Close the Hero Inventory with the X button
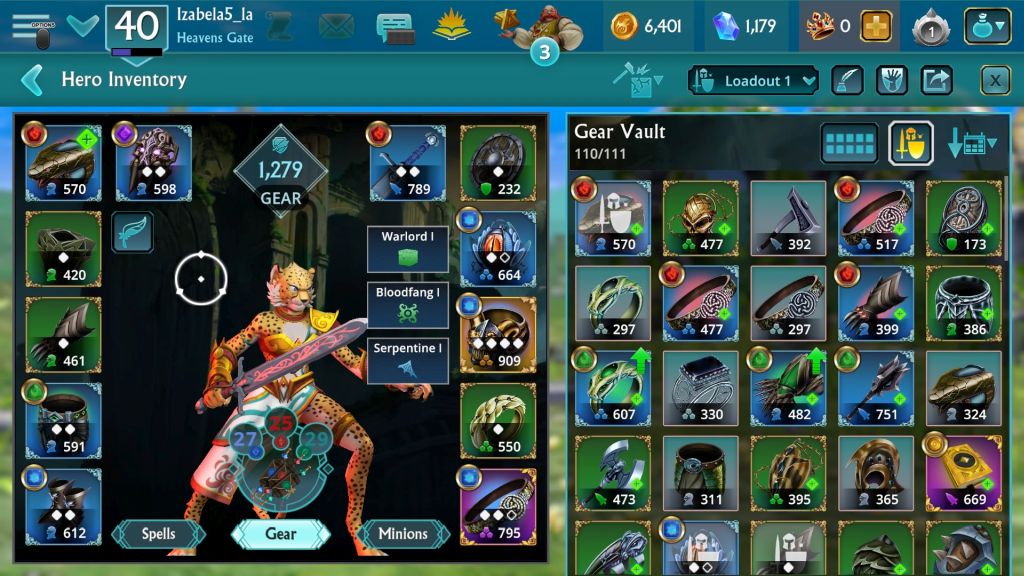Screen dimensions: 1024x576 (x=995, y=80)
